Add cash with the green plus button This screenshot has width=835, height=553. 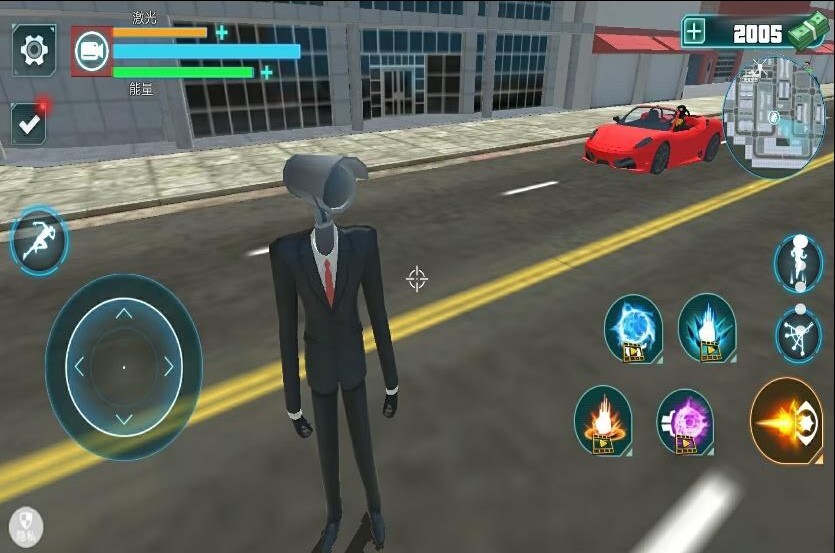(694, 32)
